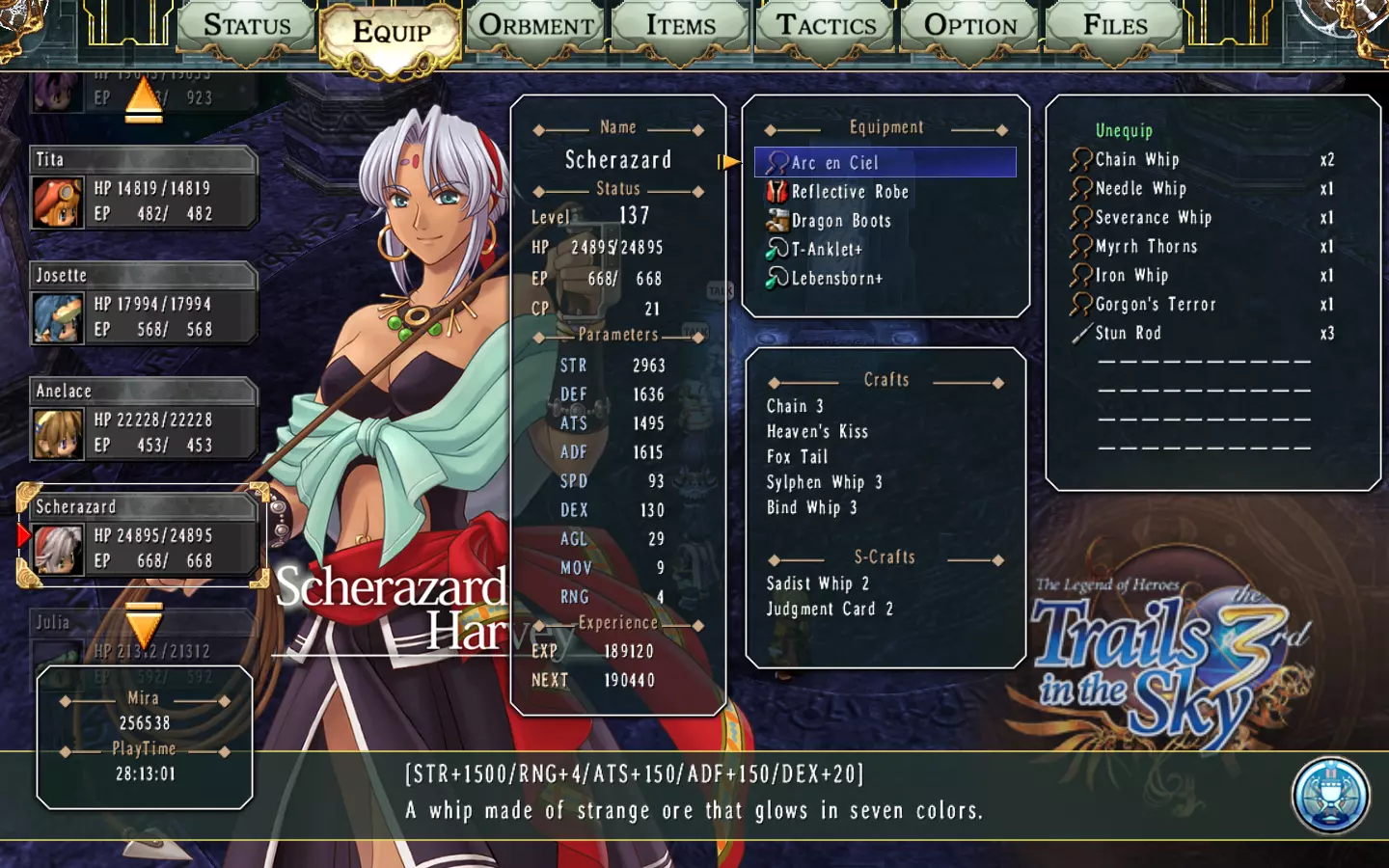Select the Dragon Boots slot
Viewport: 1389px width, 868px height.
pyautogui.click(x=841, y=221)
